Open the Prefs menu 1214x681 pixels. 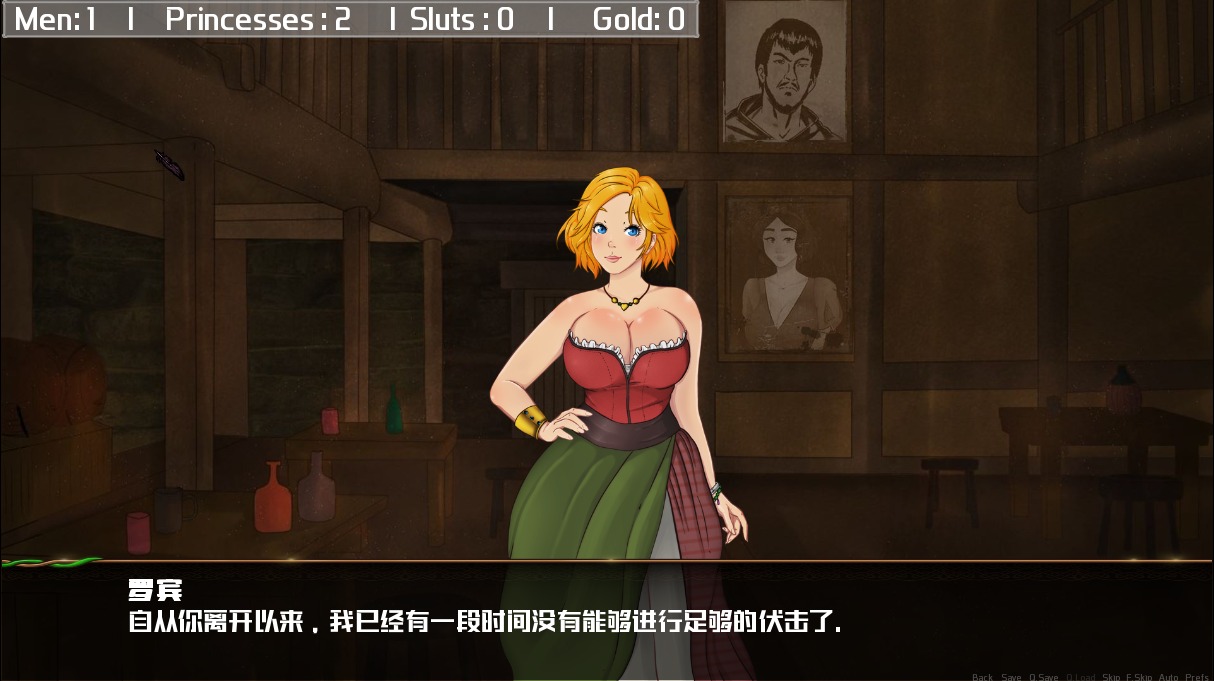pyautogui.click(x=1197, y=677)
